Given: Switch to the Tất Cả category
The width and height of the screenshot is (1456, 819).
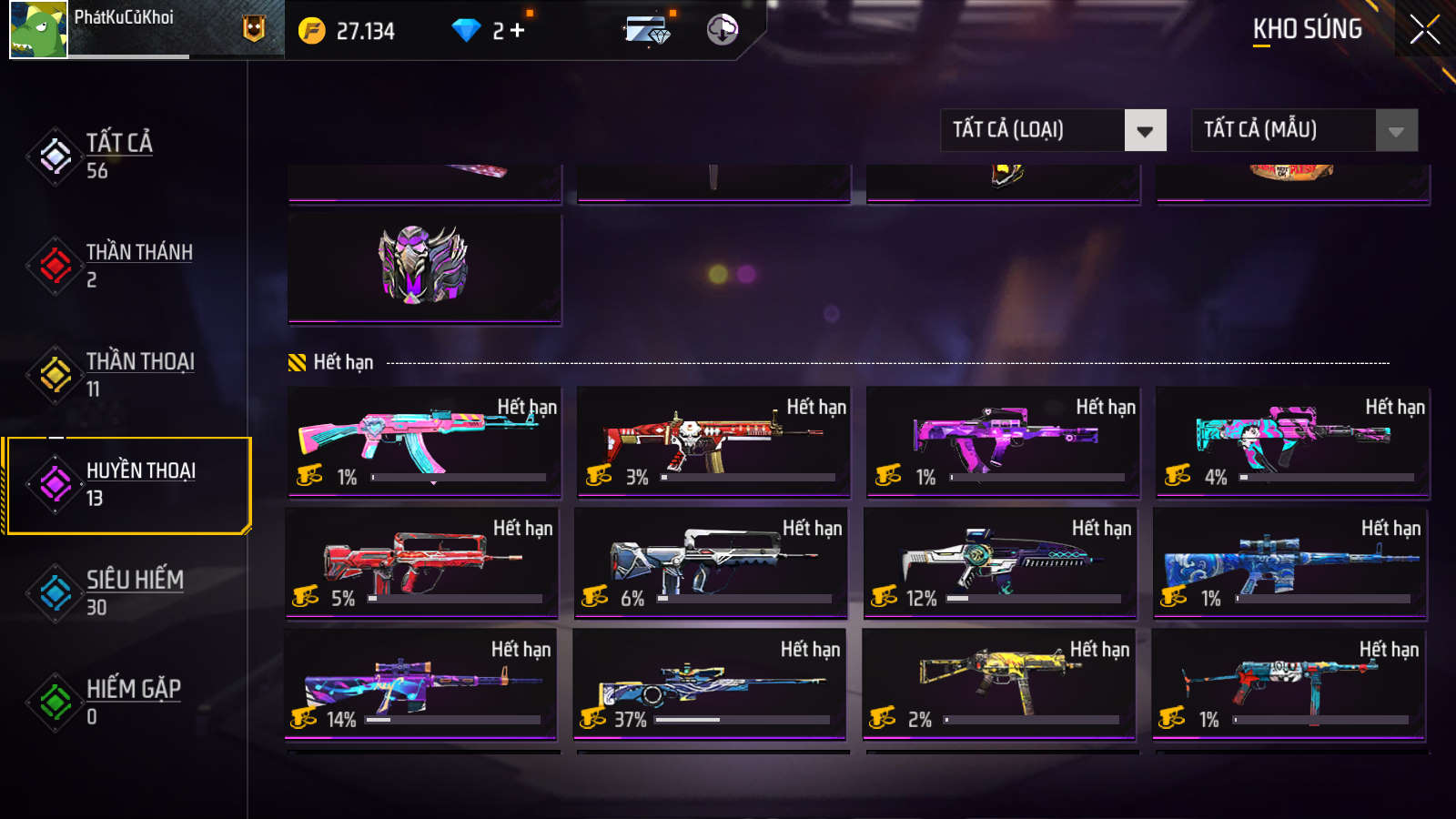Looking at the screenshot, I should click(118, 156).
